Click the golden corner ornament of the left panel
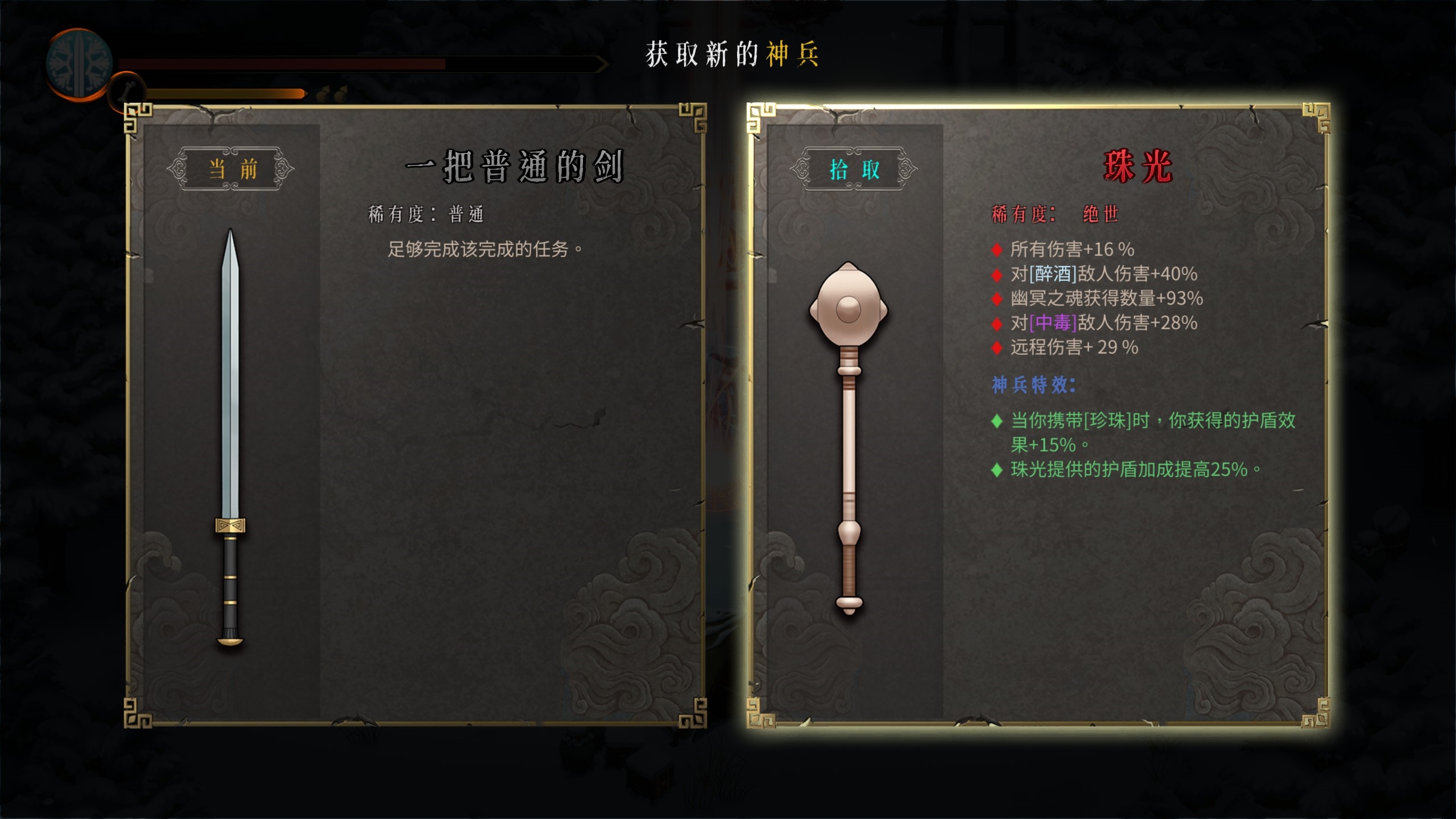The width and height of the screenshot is (1456, 819). click(139, 119)
